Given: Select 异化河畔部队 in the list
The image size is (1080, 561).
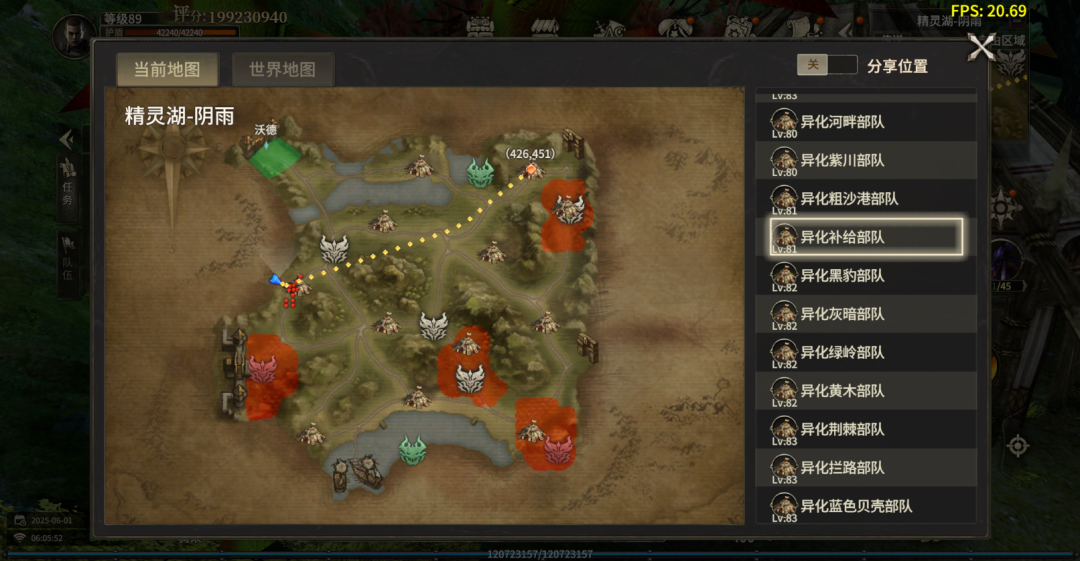Looking at the screenshot, I should (x=865, y=122).
